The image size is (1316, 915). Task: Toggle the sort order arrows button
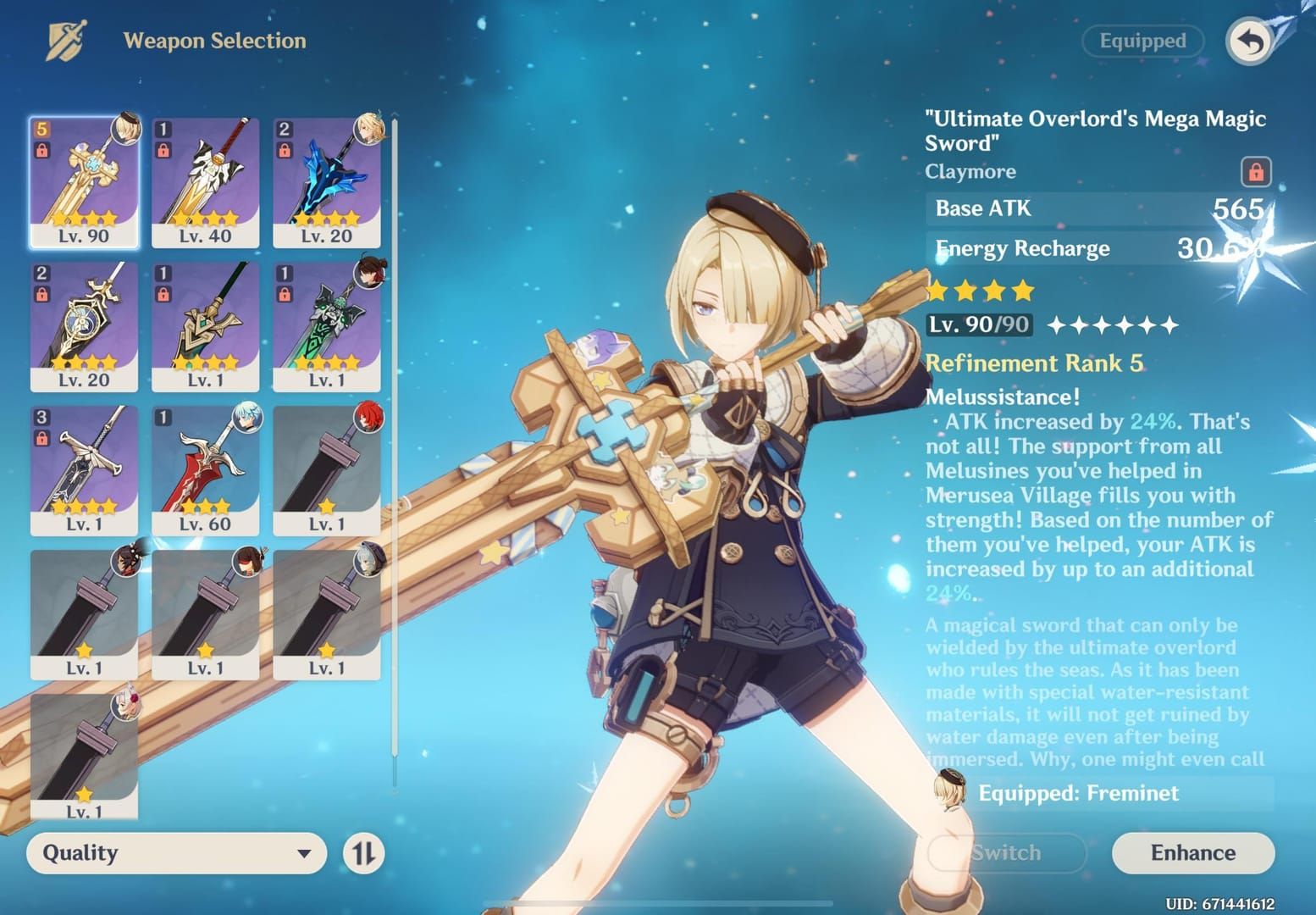click(x=363, y=852)
